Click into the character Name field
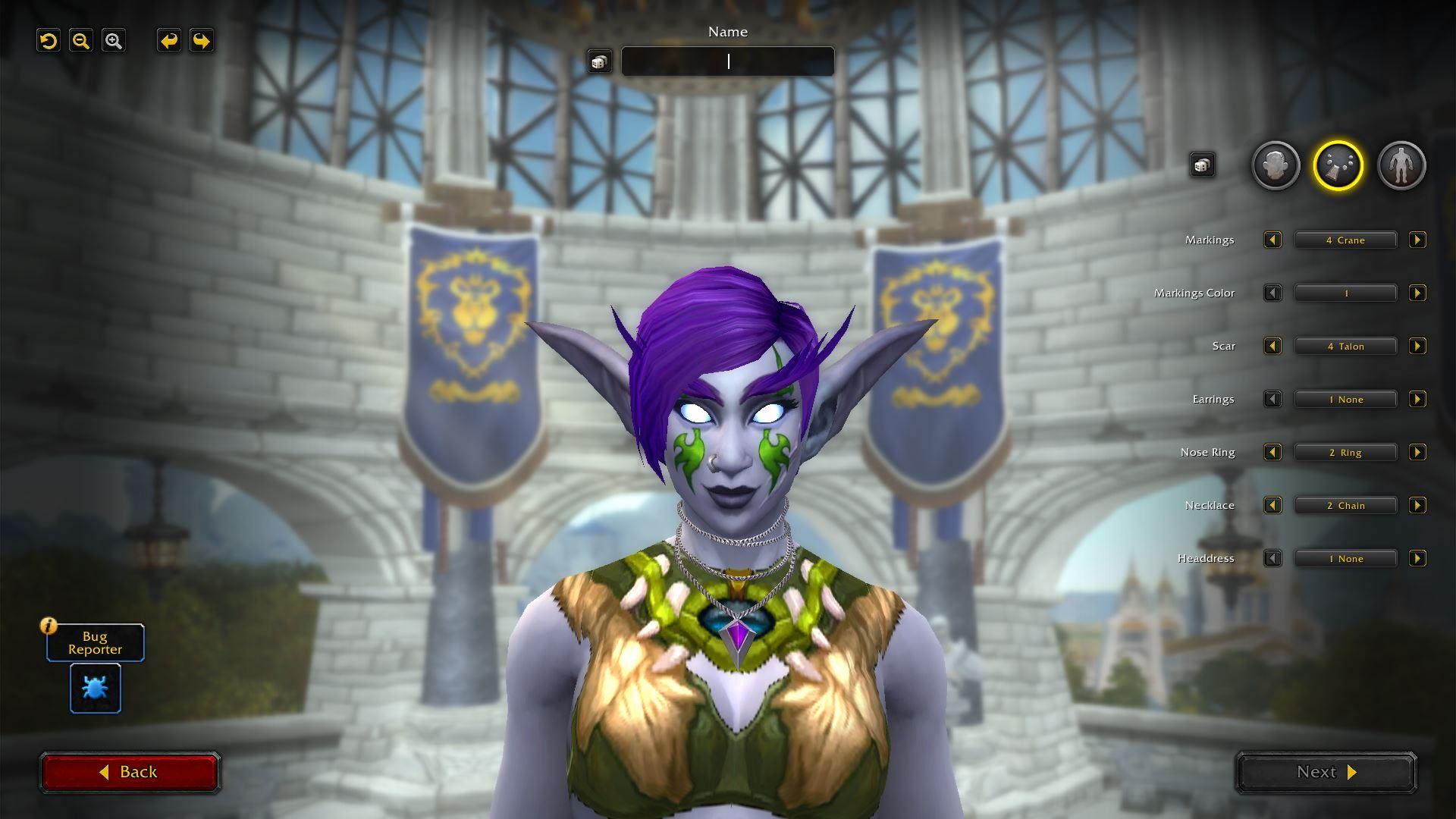The width and height of the screenshot is (1456, 819). [x=728, y=61]
